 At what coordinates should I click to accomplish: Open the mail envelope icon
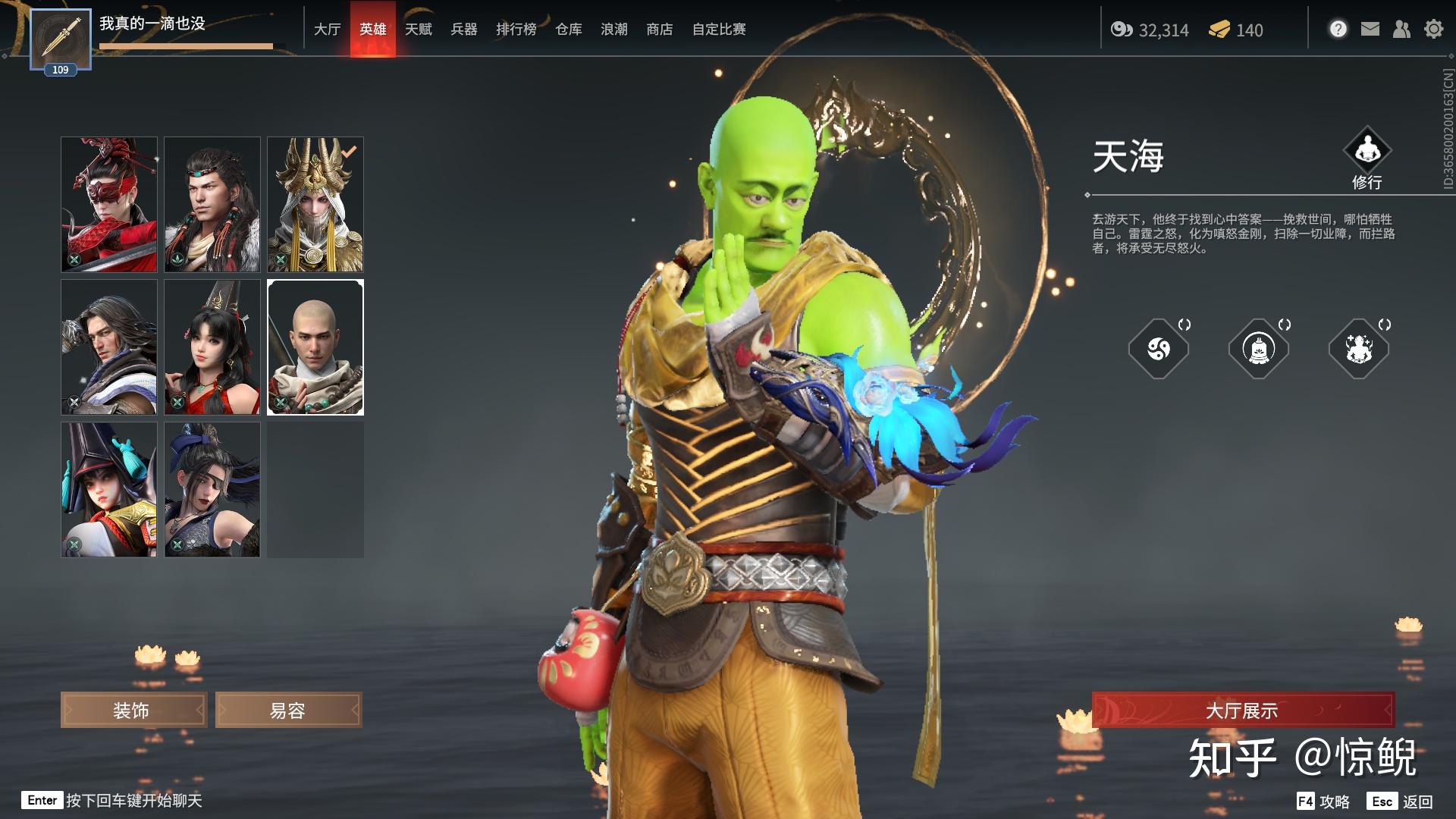point(1370,30)
